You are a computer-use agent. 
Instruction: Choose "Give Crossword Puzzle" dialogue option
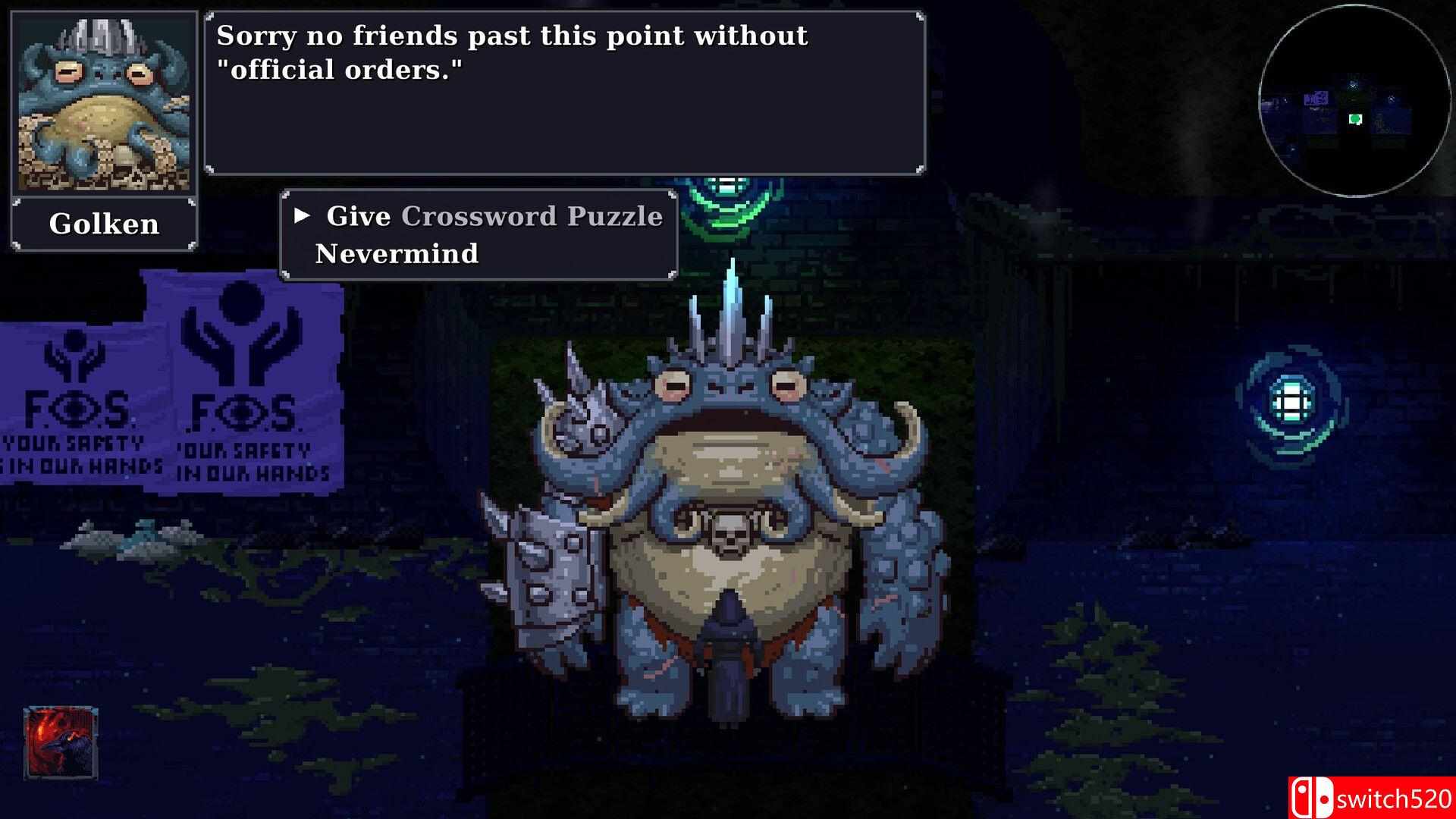[494, 217]
